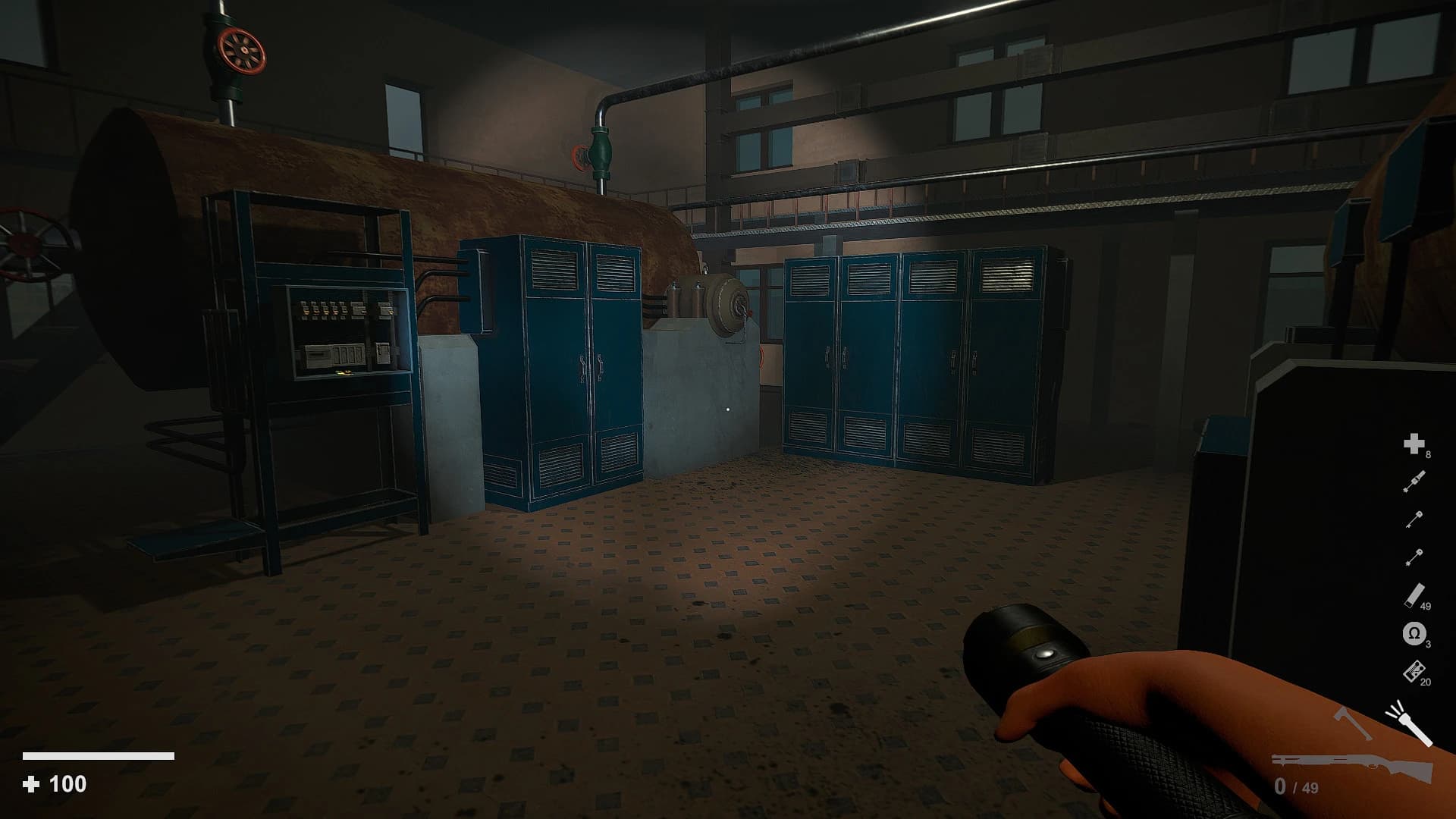Click the adrenaline syringe inventory icon
The height and width of the screenshot is (819, 1456).
(x=1414, y=480)
